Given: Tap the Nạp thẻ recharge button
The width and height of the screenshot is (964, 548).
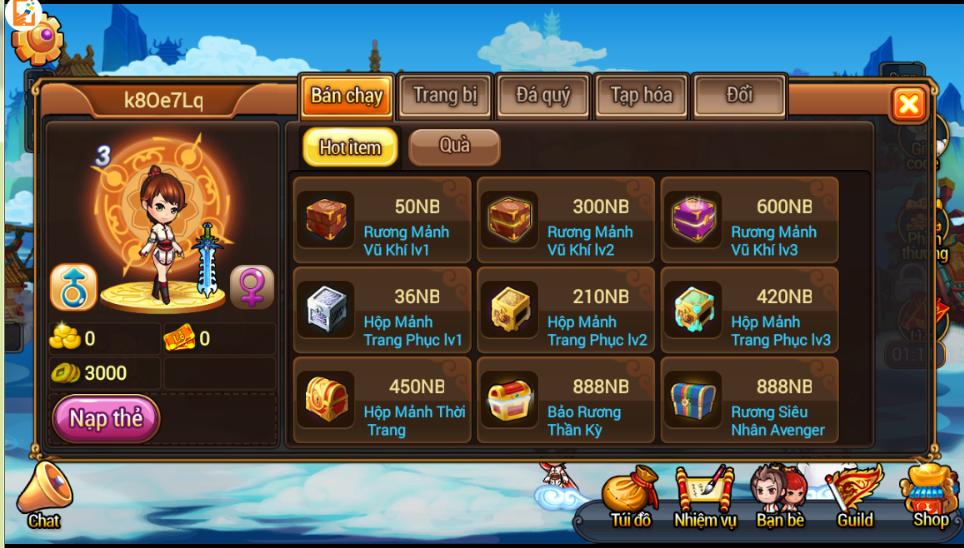Looking at the screenshot, I should [x=106, y=418].
